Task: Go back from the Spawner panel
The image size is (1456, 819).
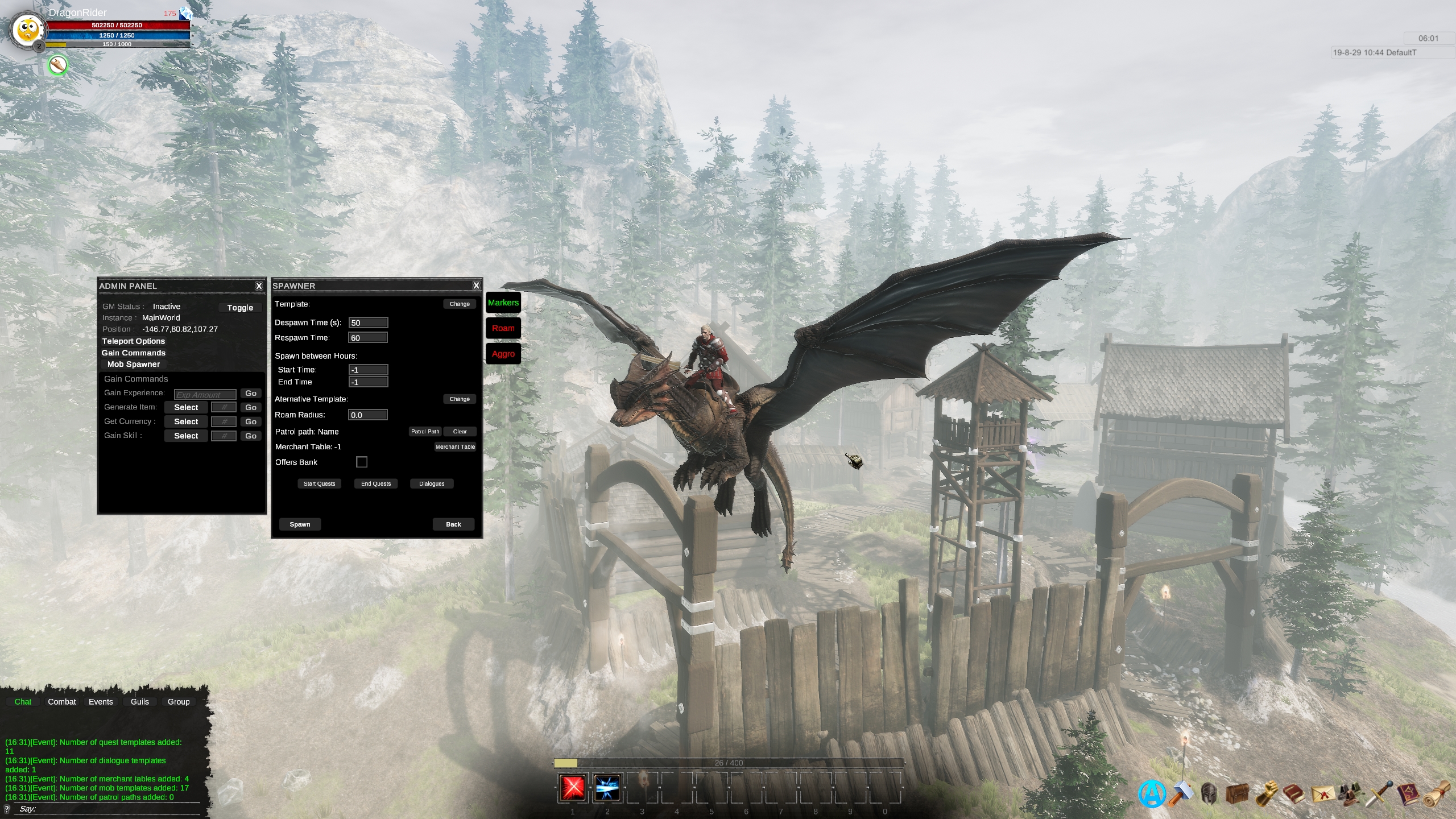Action: pyautogui.click(x=453, y=524)
